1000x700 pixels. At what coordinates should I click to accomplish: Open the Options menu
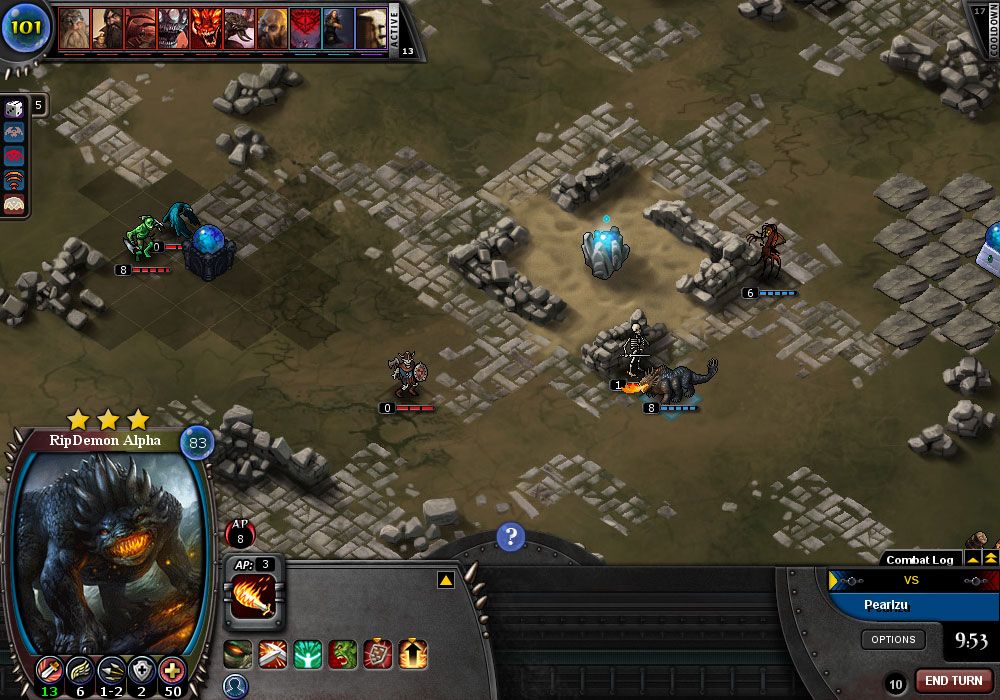893,639
